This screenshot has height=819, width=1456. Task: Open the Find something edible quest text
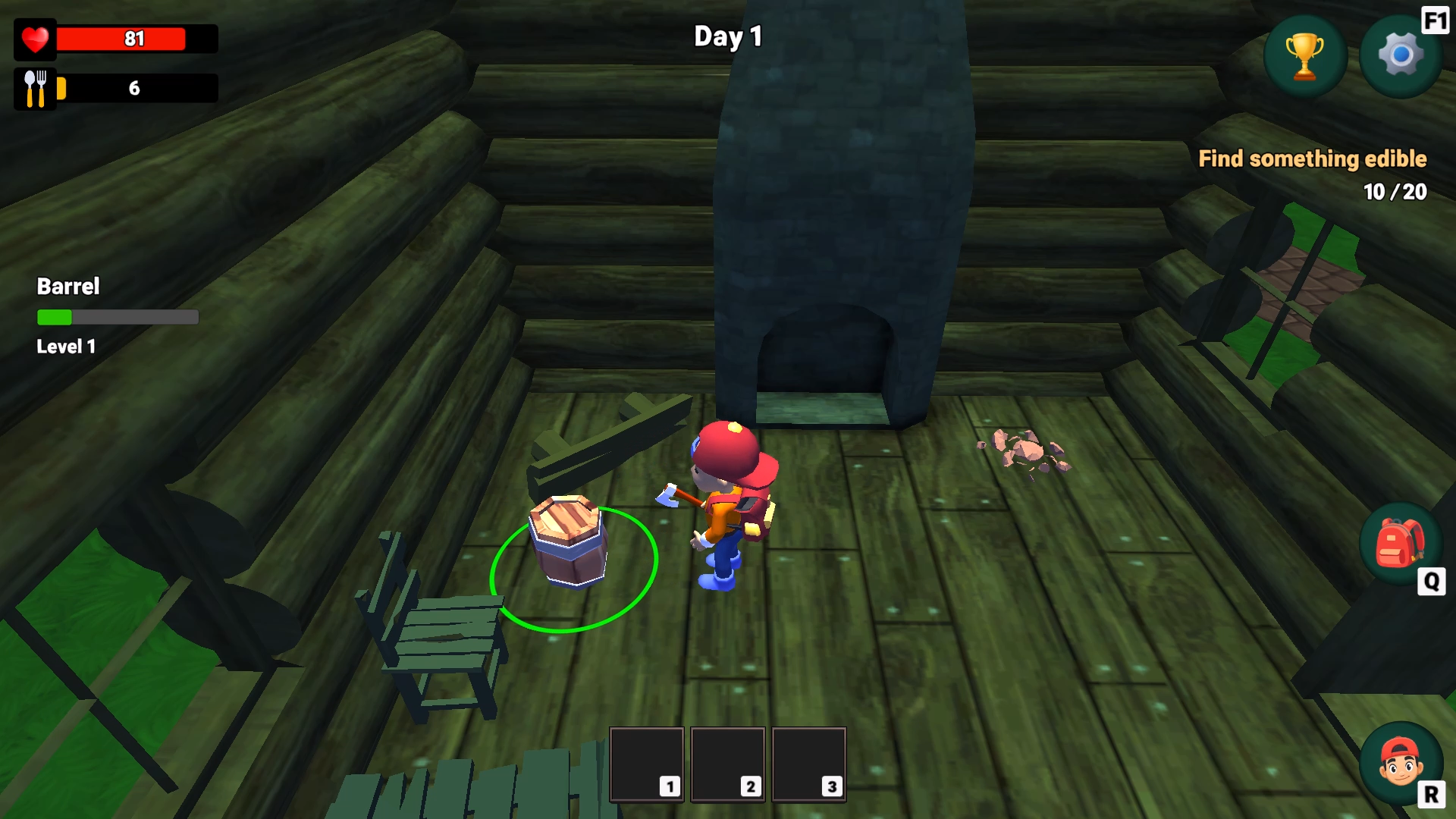pos(1313,159)
